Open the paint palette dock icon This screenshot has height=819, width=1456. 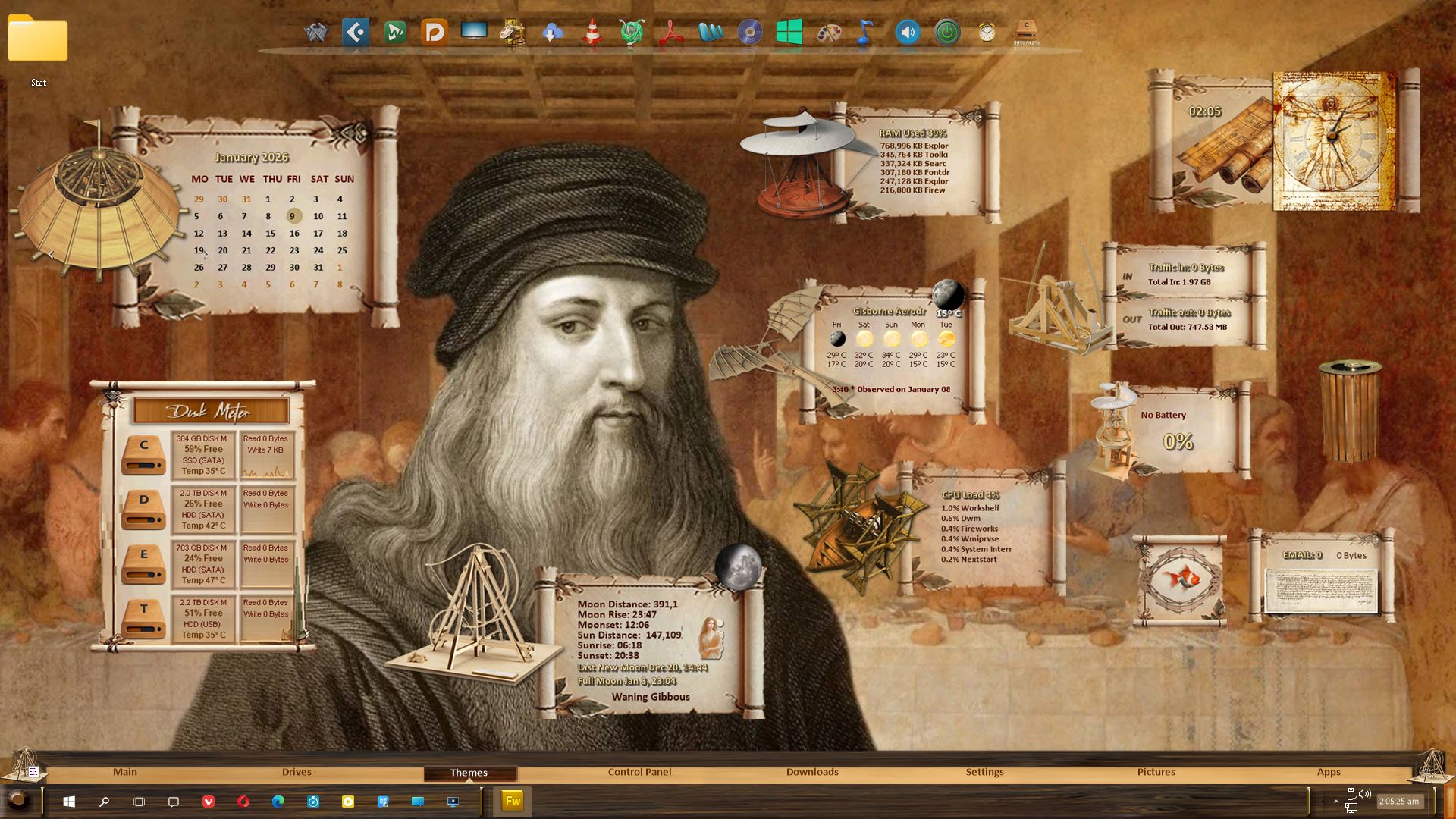click(x=829, y=33)
